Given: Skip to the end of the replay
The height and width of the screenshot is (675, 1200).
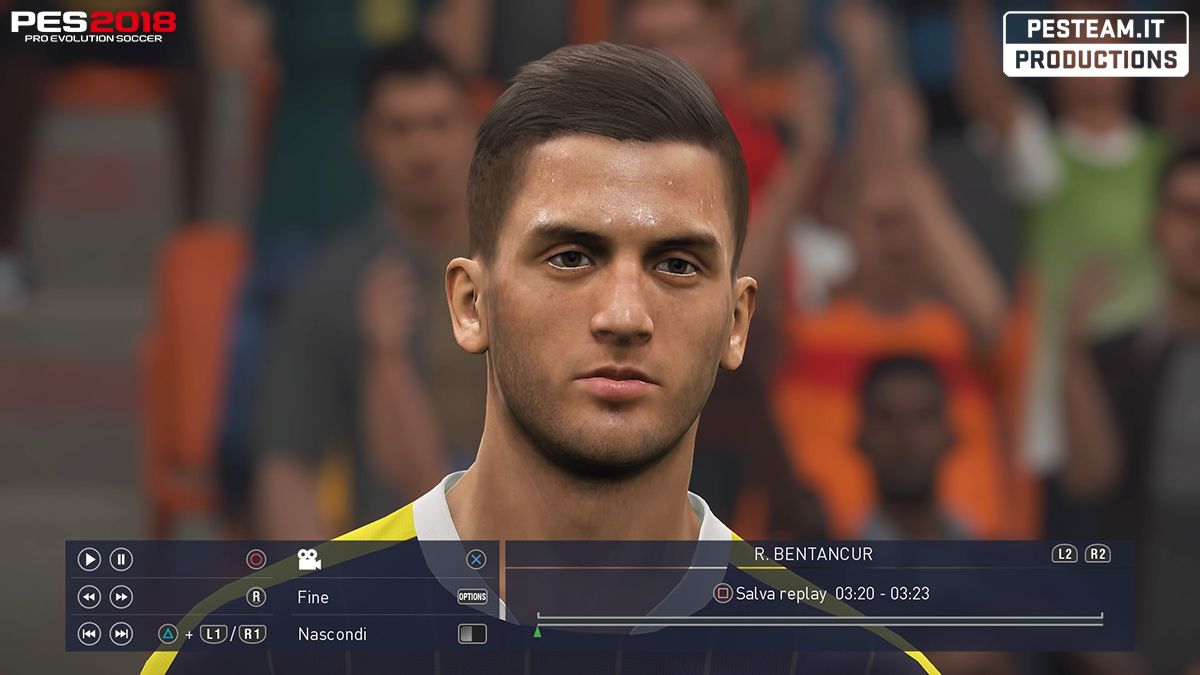Looking at the screenshot, I should point(121,634).
